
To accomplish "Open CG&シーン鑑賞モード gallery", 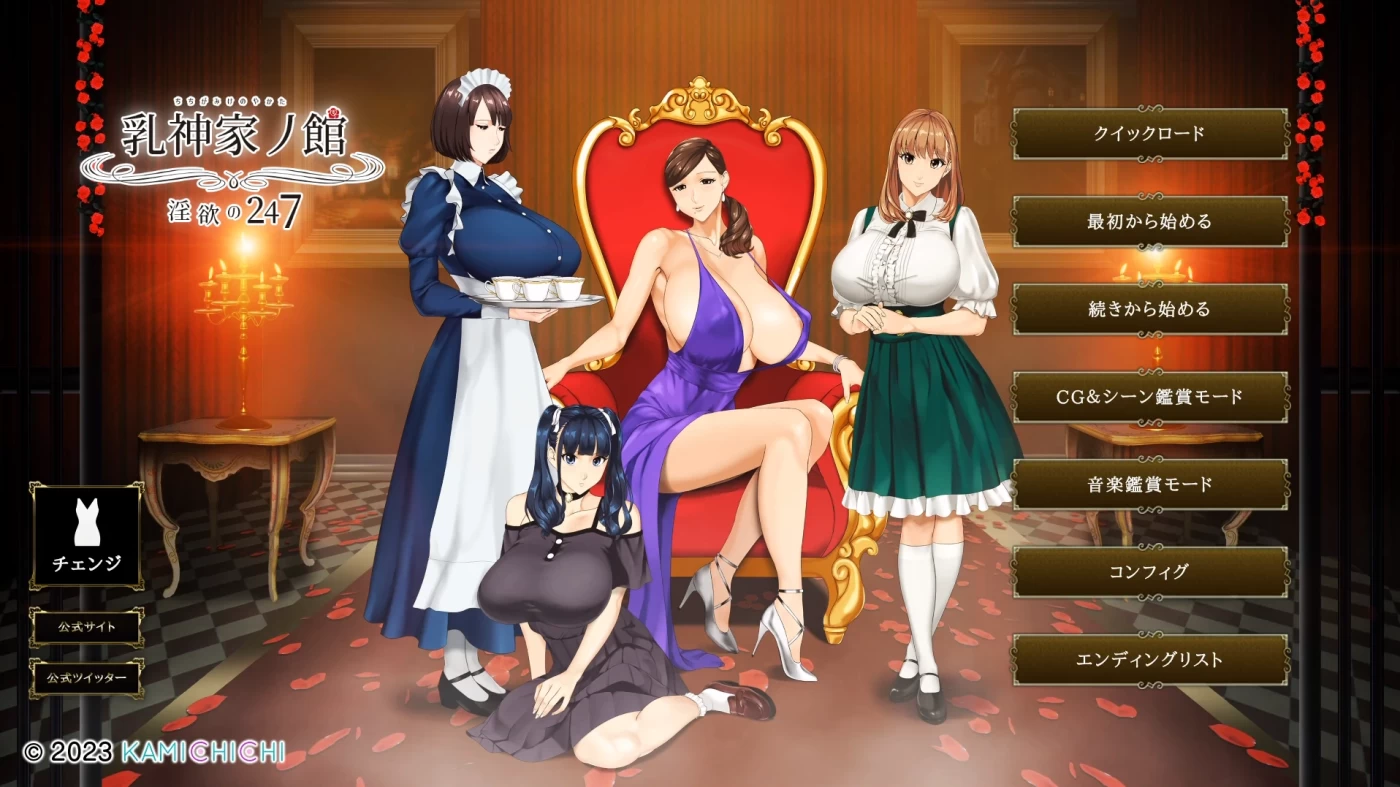I will click(1147, 397).
